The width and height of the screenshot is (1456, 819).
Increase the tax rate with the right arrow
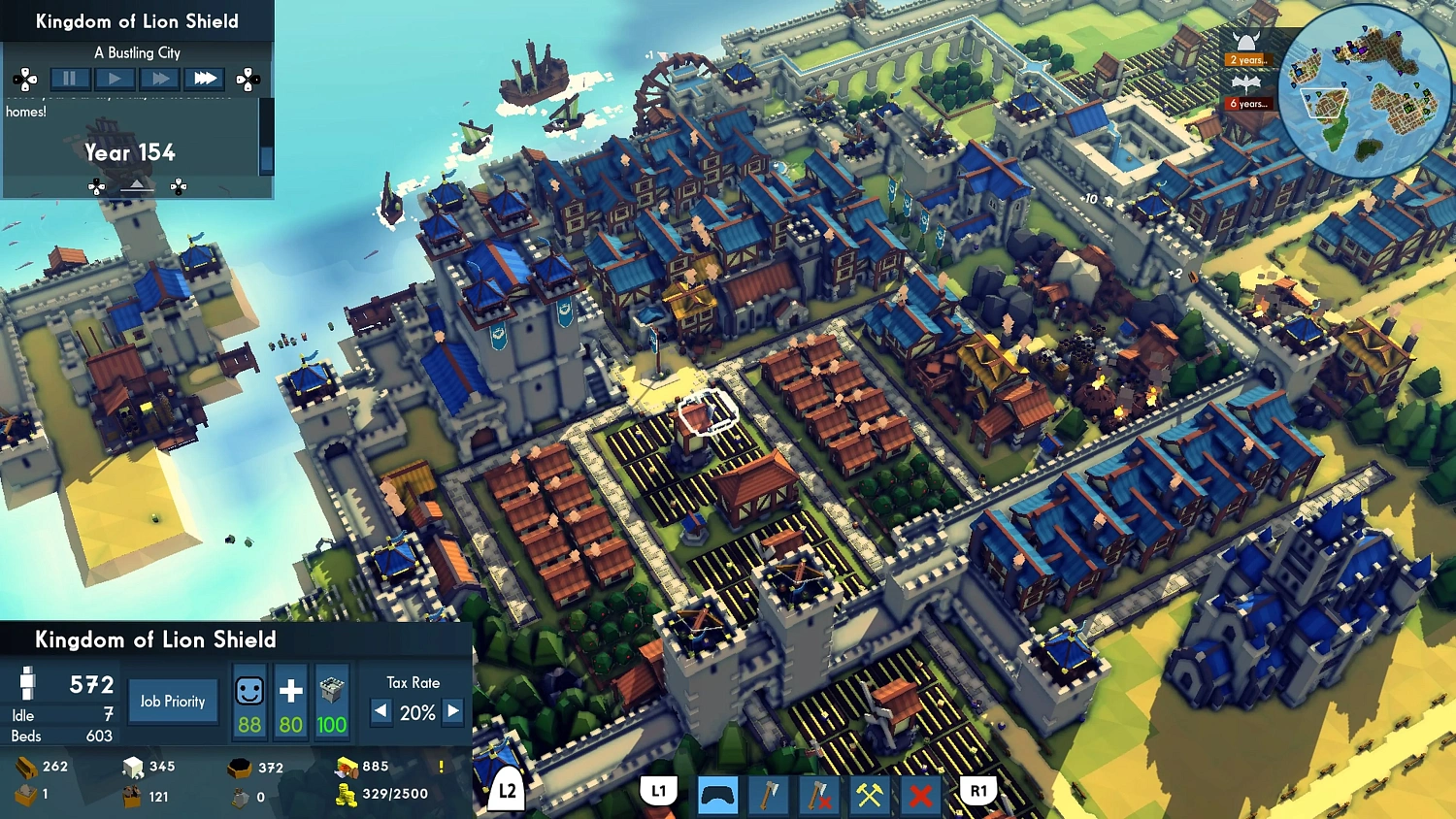click(x=452, y=712)
